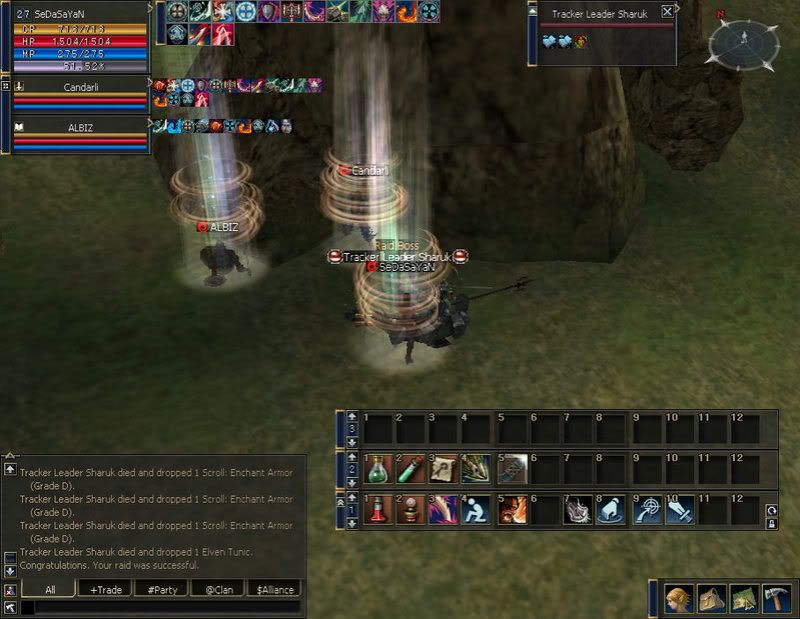Use the question mark scroll item
The width and height of the screenshot is (800, 619).
[x=444, y=469]
